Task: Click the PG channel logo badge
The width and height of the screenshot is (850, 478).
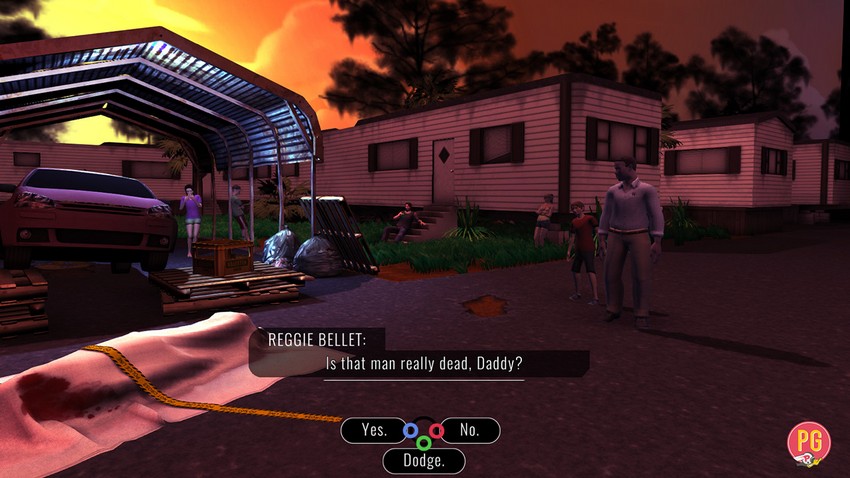Action: click(809, 443)
